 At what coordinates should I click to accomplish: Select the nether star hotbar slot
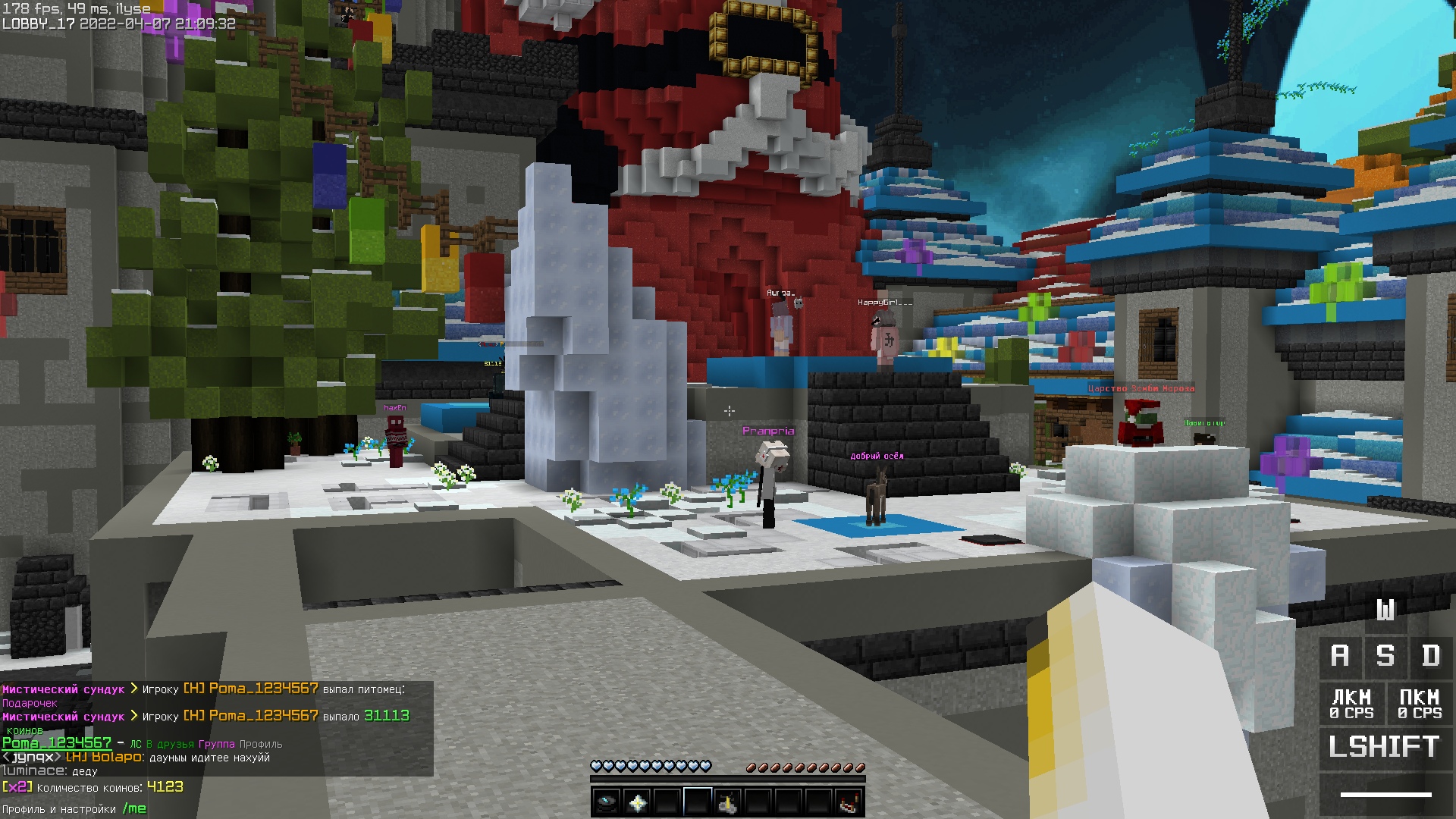point(637,802)
